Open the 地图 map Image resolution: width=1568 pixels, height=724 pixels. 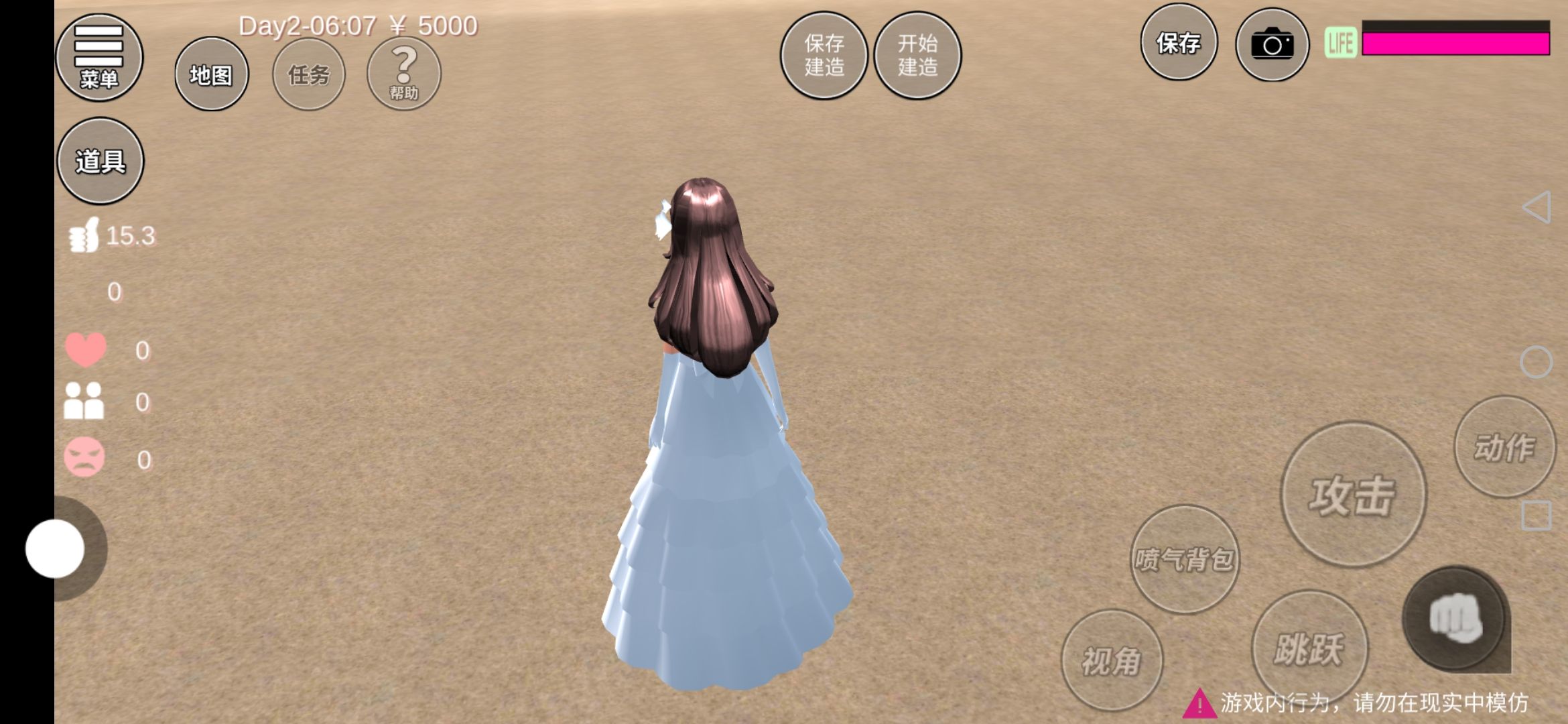[211, 74]
